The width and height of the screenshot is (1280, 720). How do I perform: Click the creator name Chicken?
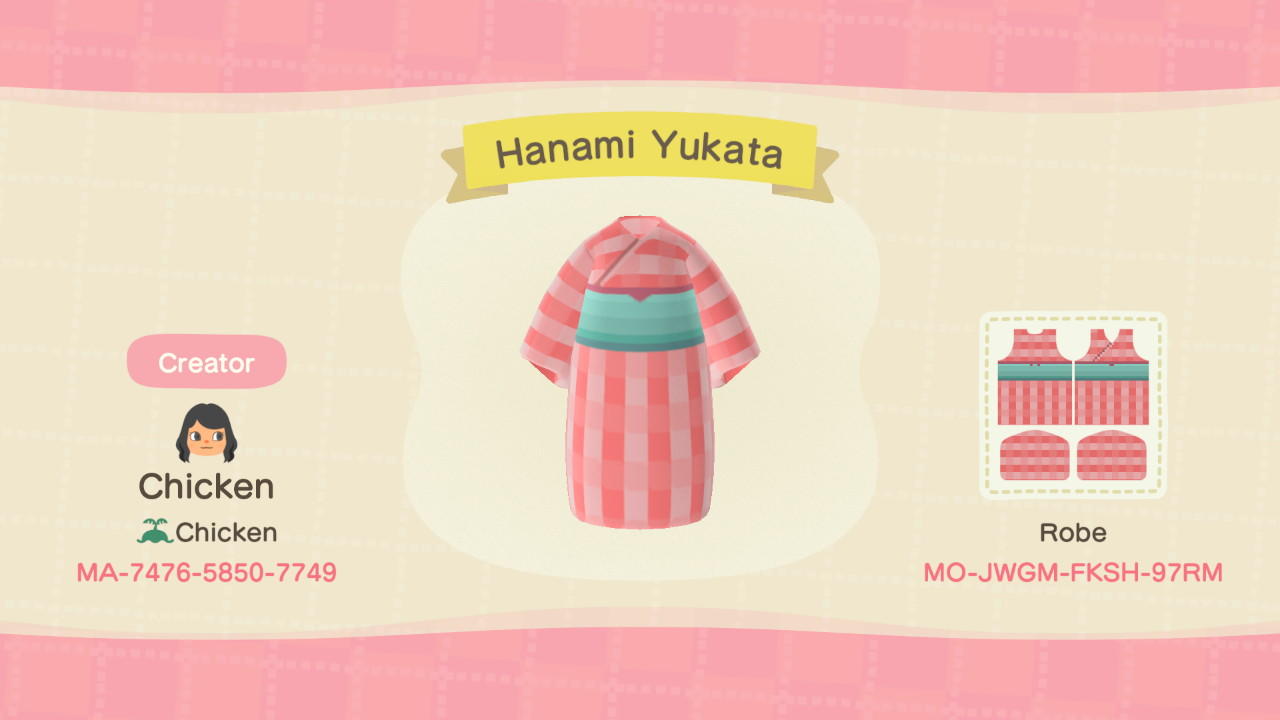(x=205, y=486)
